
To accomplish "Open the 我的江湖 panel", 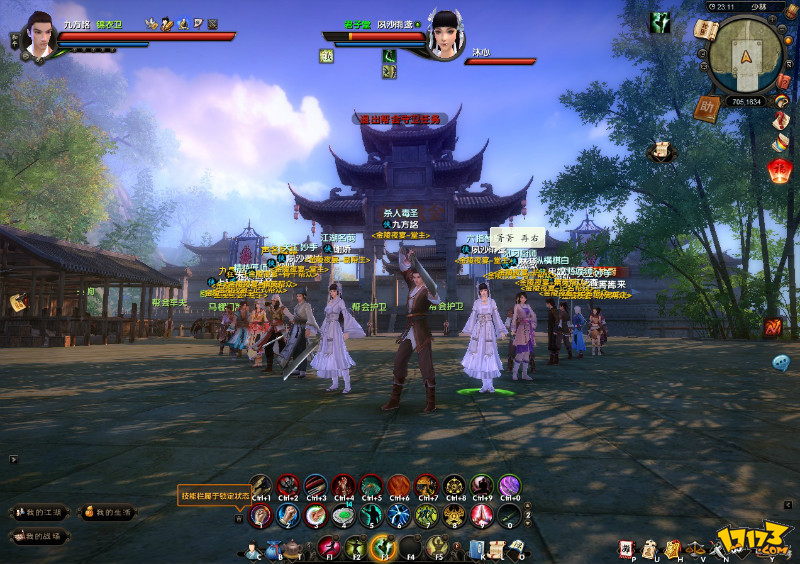I will click(x=39, y=513).
